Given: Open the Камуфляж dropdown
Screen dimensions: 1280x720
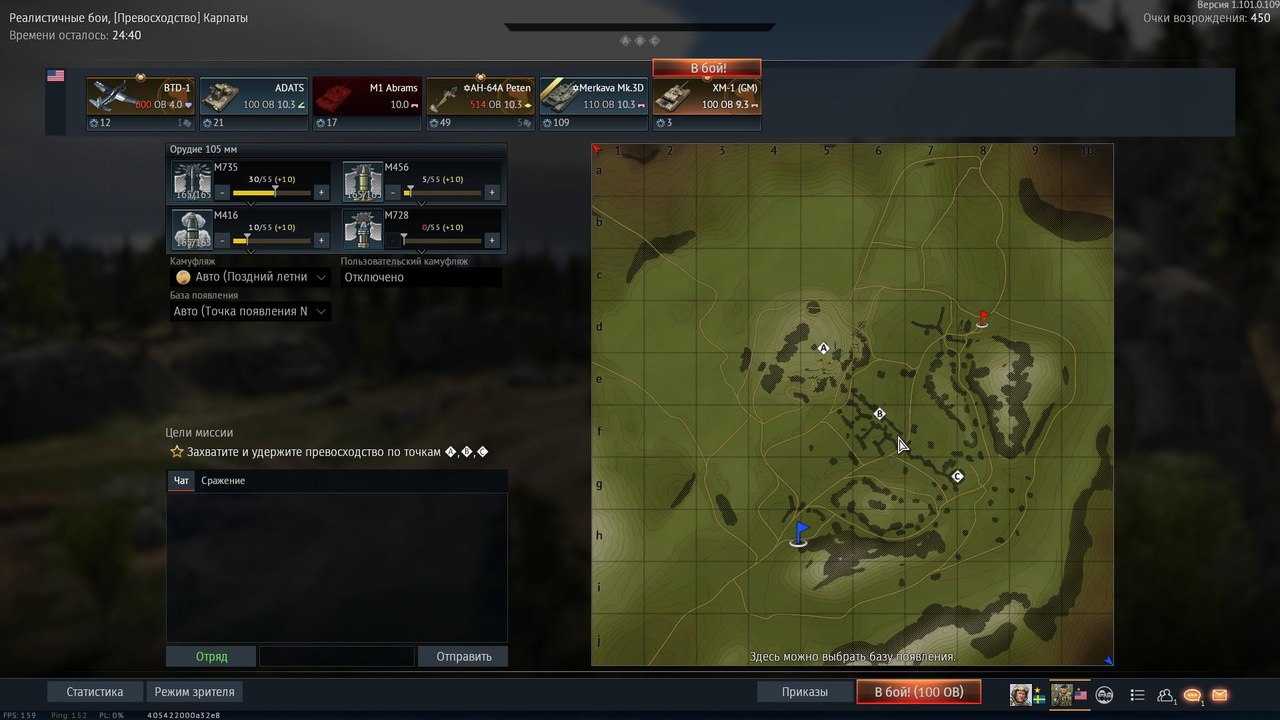Looking at the screenshot, I should click(x=250, y=277).
